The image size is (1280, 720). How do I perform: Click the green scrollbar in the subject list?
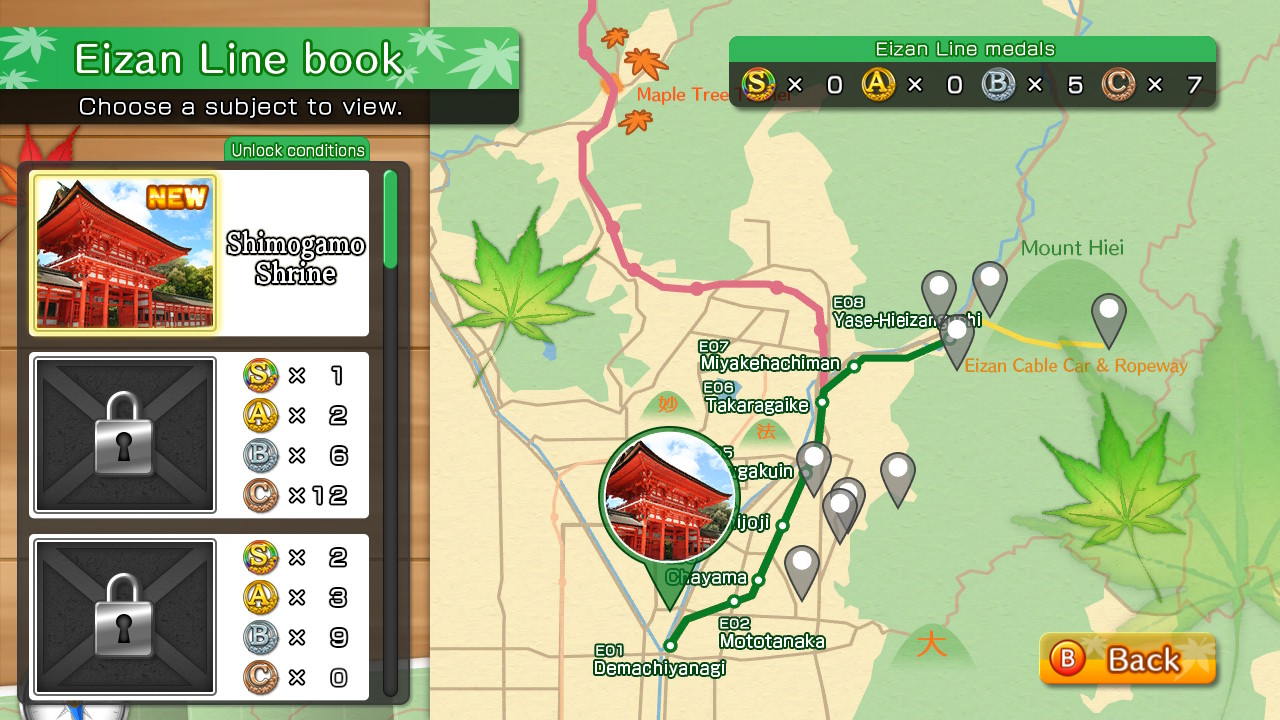(x=390, y=220)
